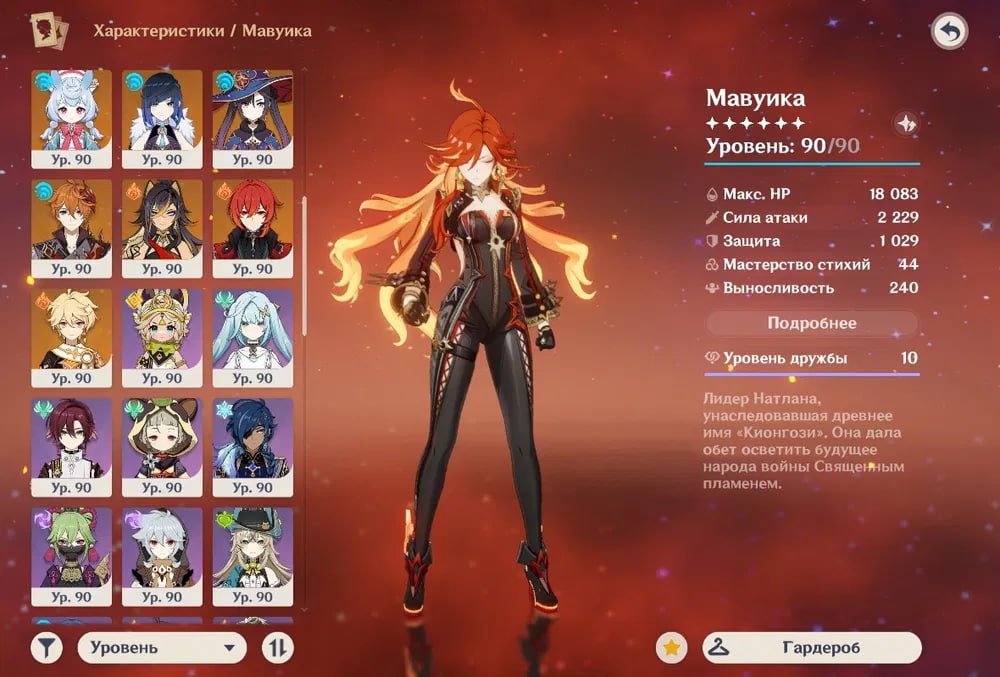Select Sayu's hooded portrait
Viewport: 1000px width, 677px height.
coord(162,438)
